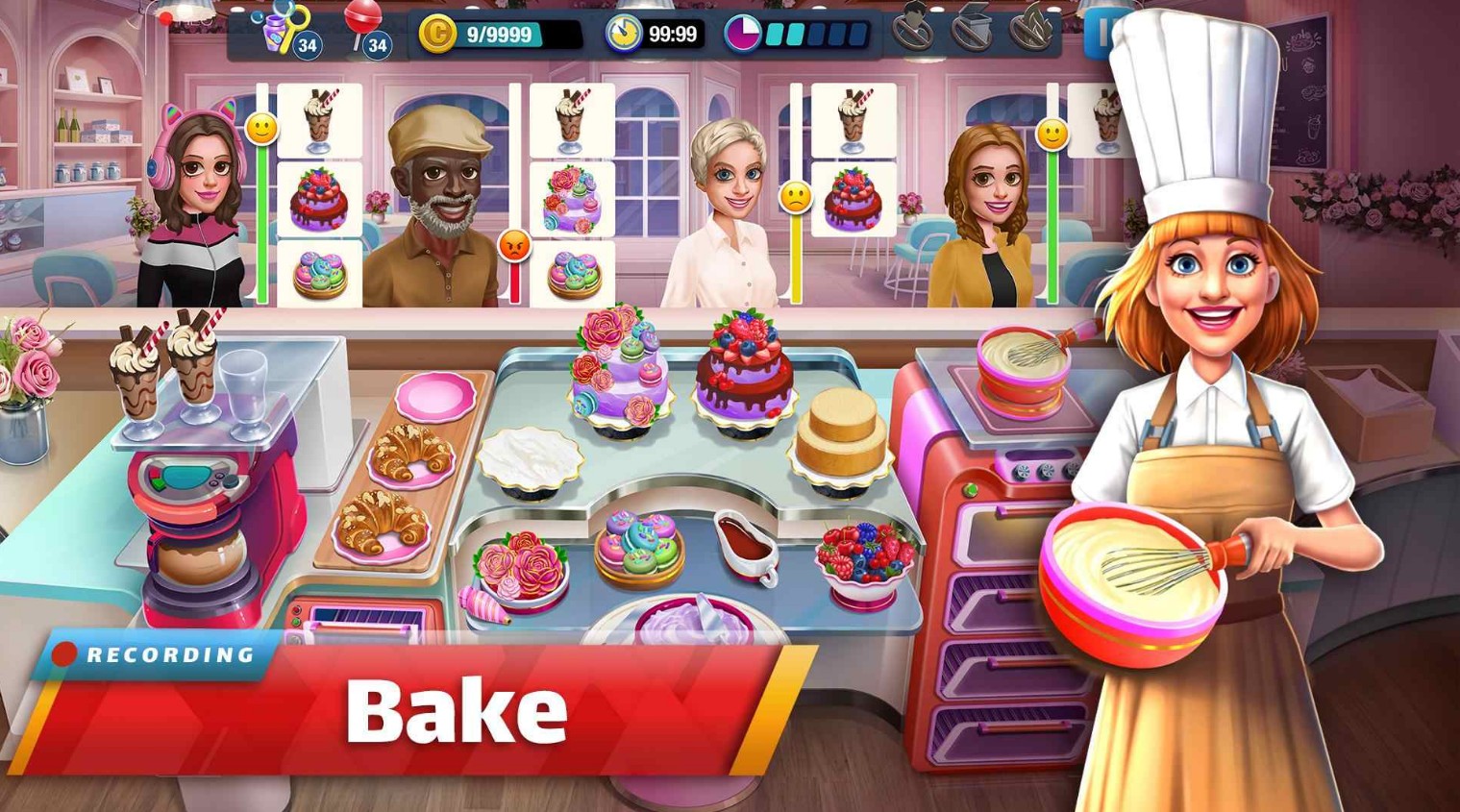Select the empty pink plate
The width and height of the screenshot is (1460, 812).
pos(435,394)
